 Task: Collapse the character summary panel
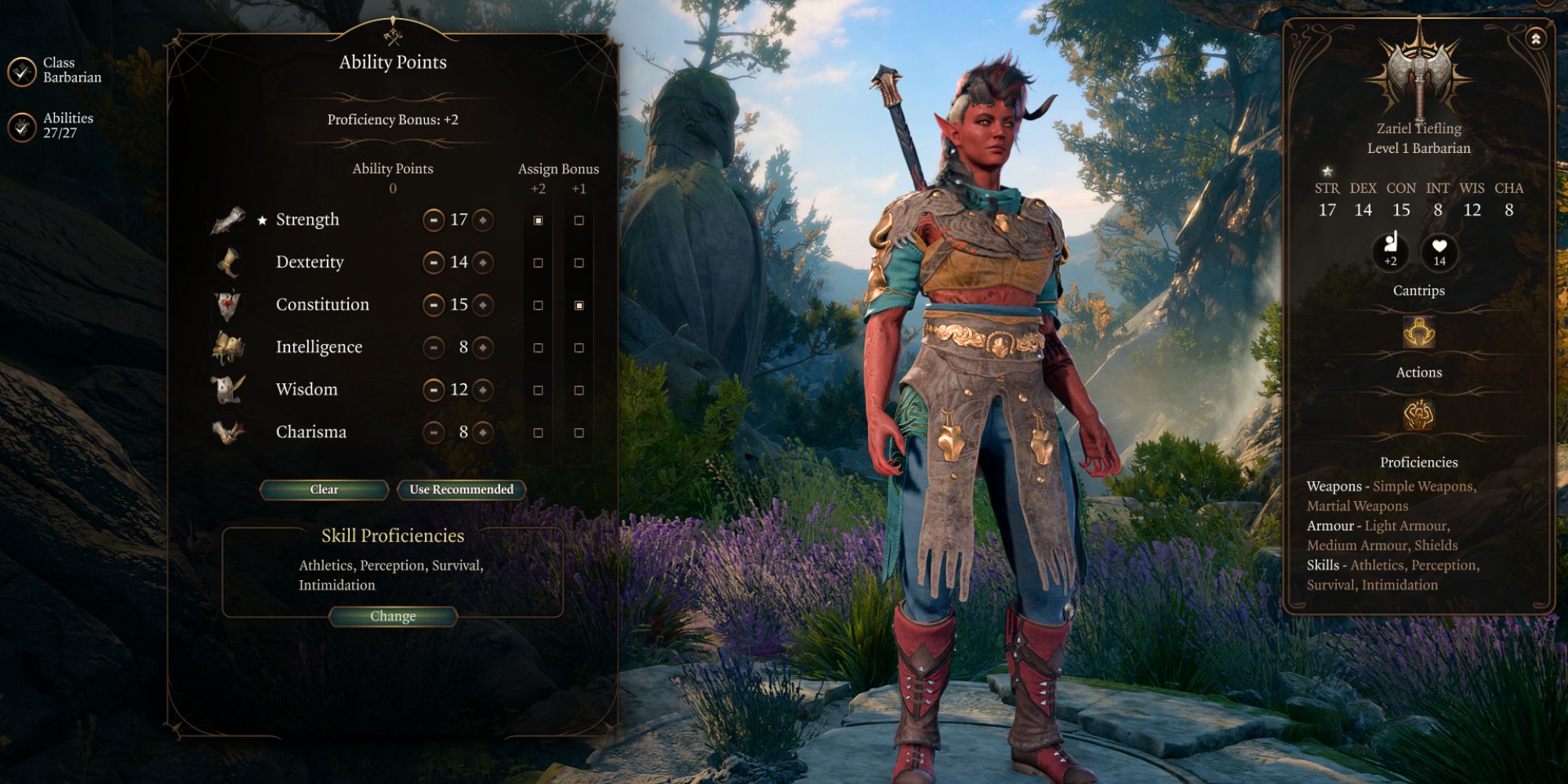(1535, 38)
